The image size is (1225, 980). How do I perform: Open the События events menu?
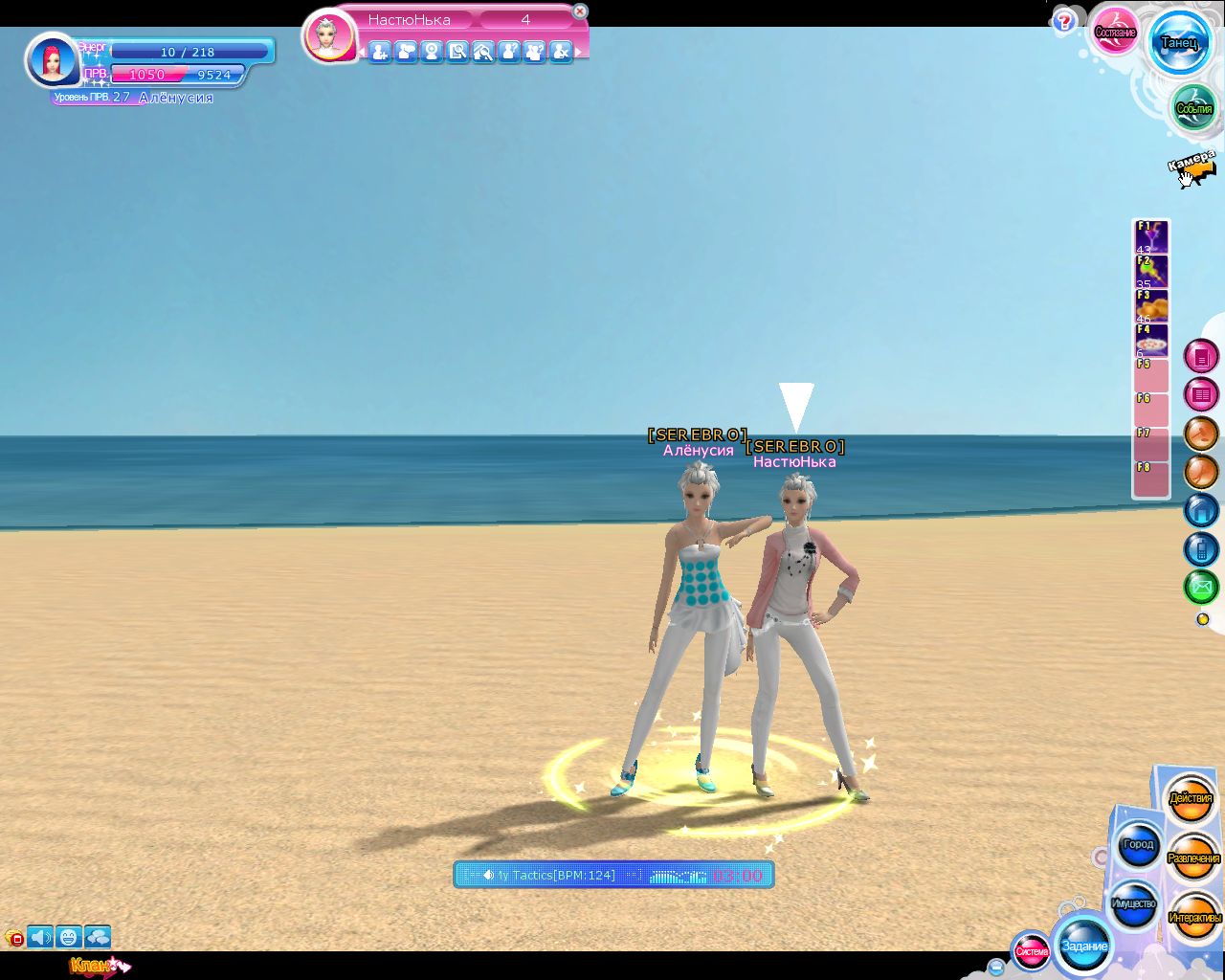[x=1193, y=108]
